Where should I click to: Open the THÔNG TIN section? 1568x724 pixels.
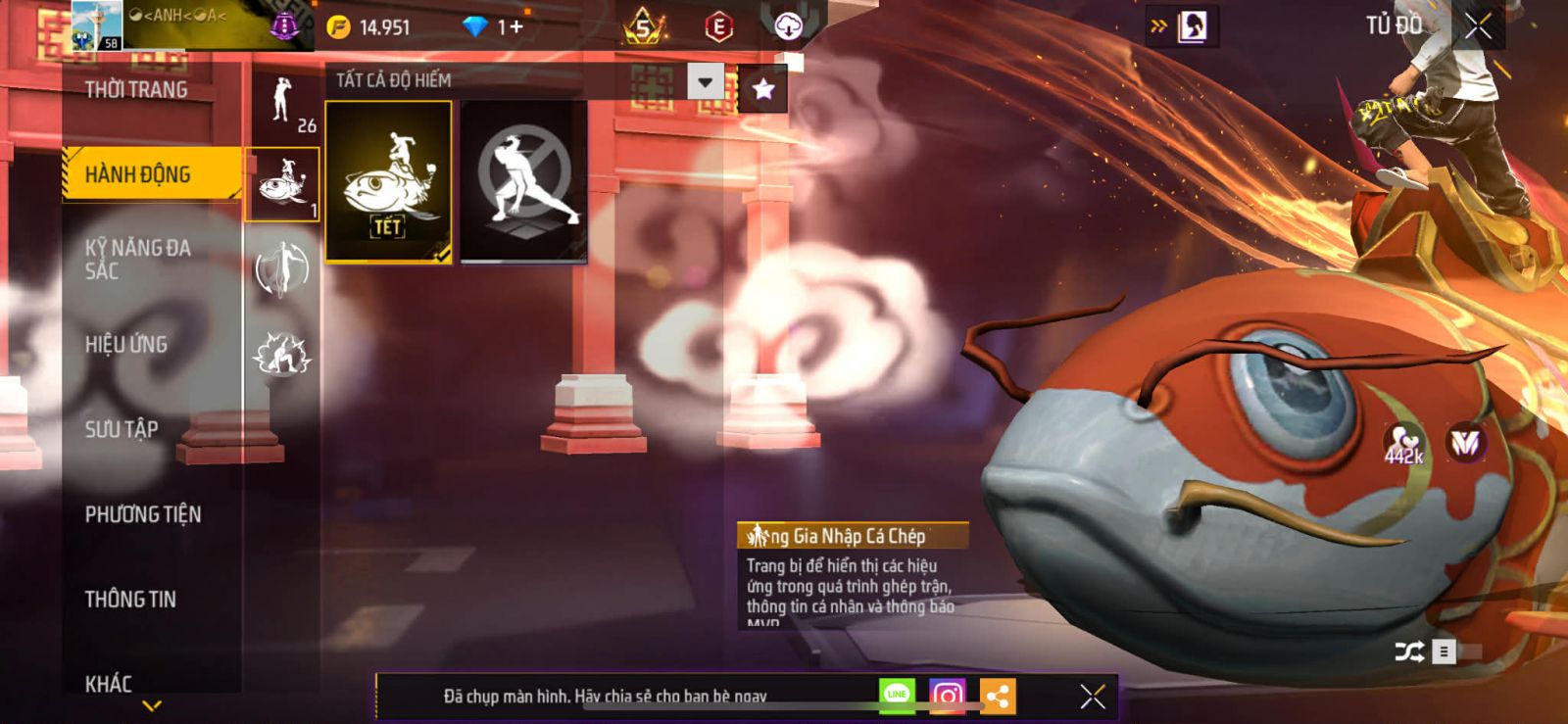point(130,600)
